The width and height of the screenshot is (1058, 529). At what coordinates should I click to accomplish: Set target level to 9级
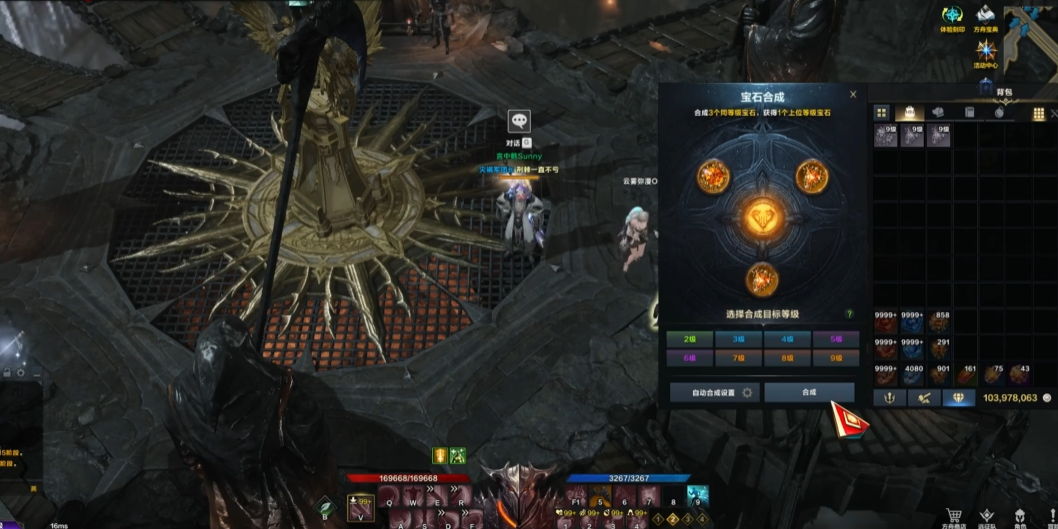[x=836, y=357]
